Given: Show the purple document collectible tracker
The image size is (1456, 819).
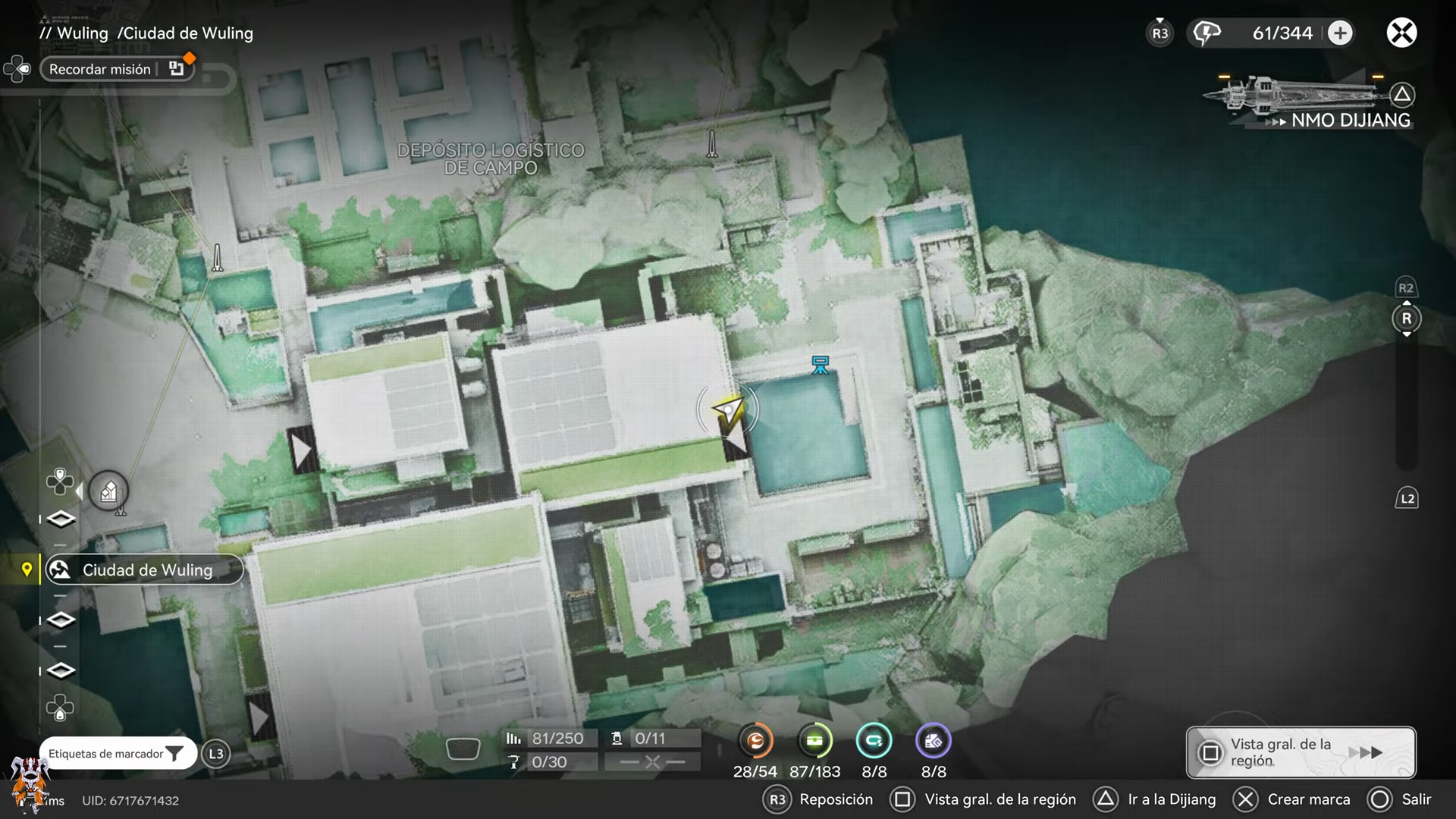Looking at the screenshot, I should (x=933, y=741).
